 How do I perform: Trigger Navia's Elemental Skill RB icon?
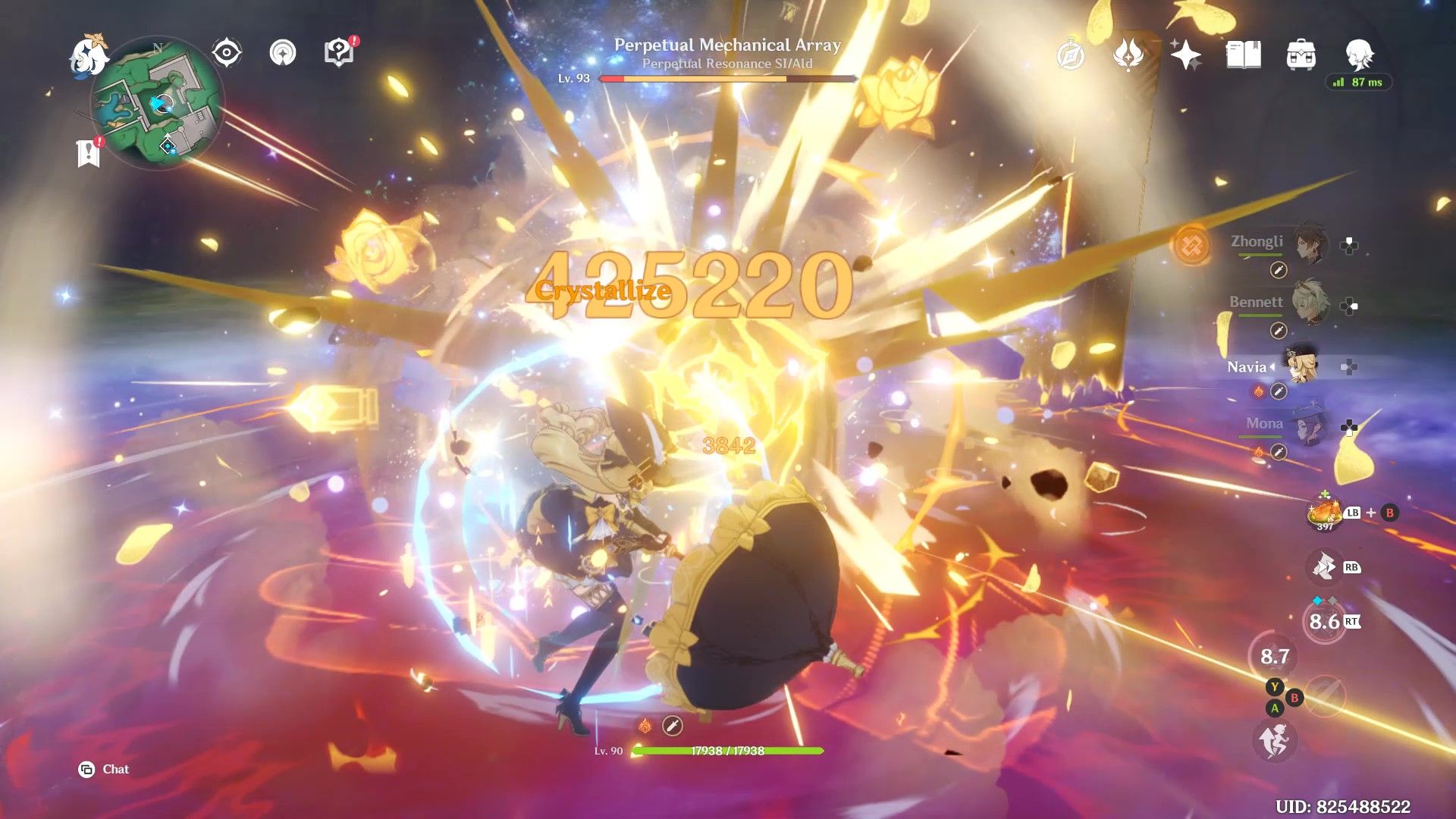1323,566
